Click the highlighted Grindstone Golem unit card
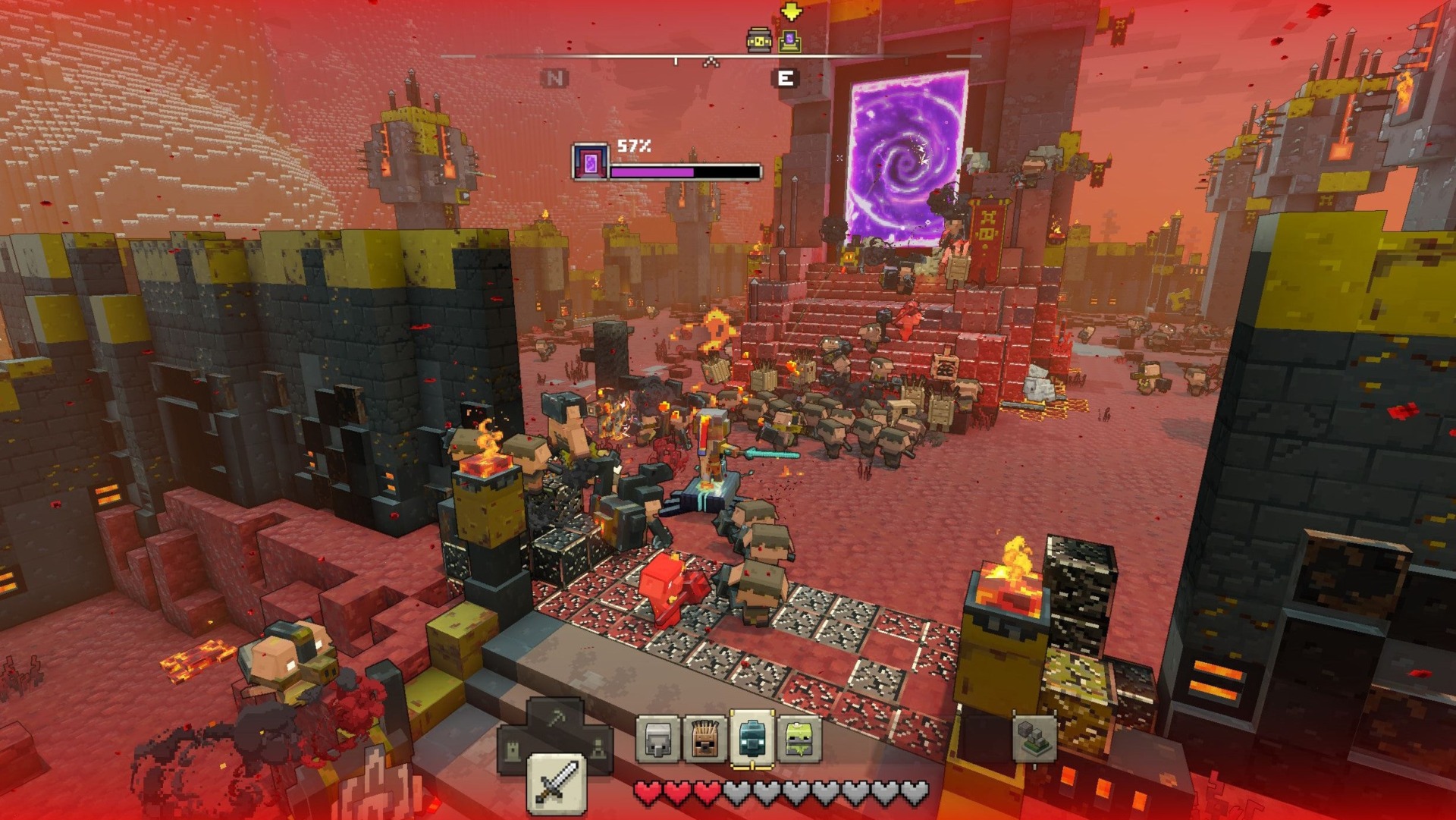This screenshot has height=820, width=1456. tap(751, 738)
